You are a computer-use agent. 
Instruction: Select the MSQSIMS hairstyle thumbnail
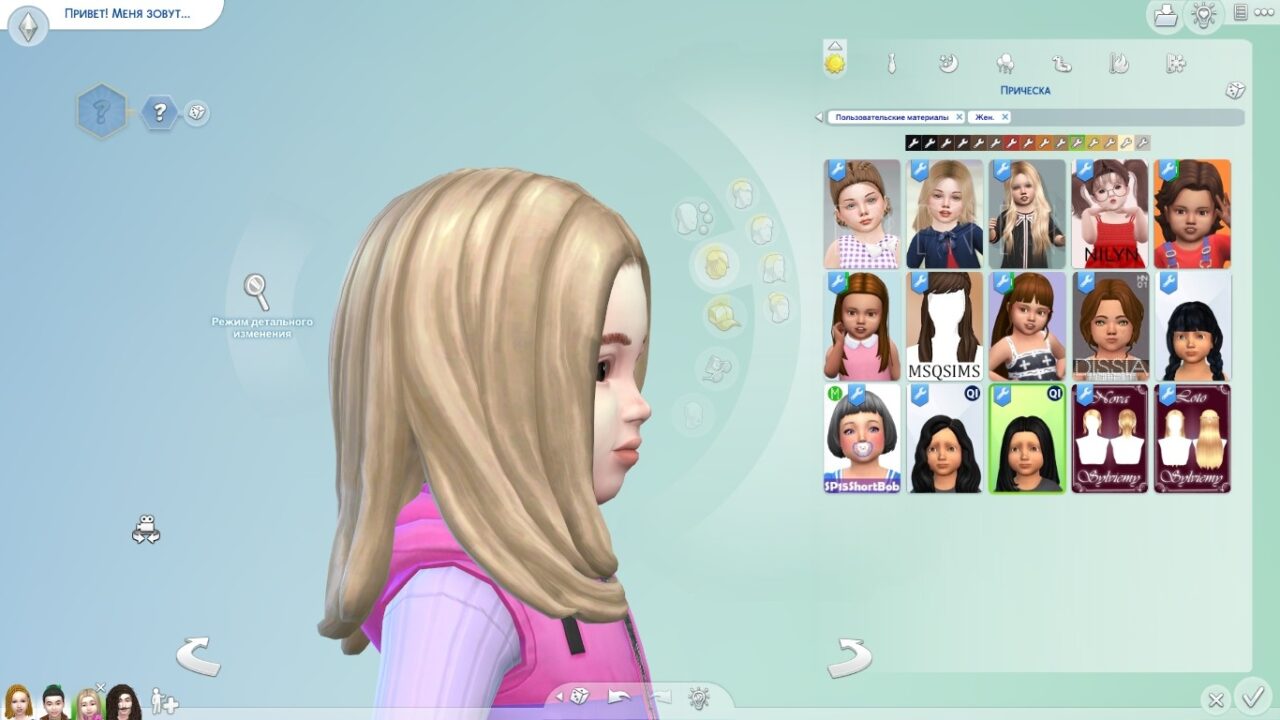pyautogui.click(x=945, y=326)
